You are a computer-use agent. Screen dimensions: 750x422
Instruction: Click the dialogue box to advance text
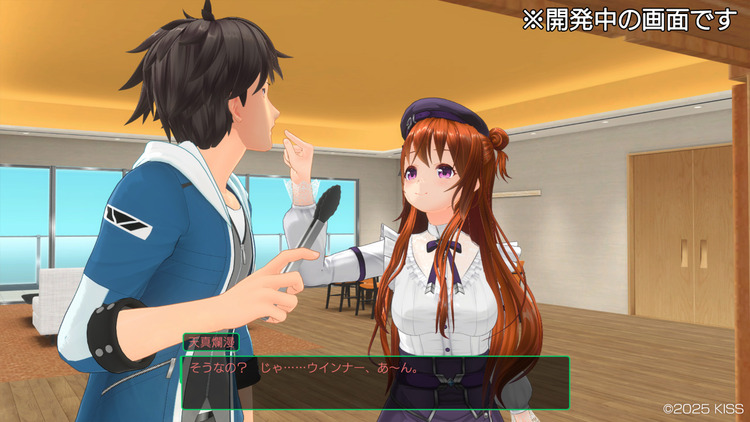click(x=375, y=381)
